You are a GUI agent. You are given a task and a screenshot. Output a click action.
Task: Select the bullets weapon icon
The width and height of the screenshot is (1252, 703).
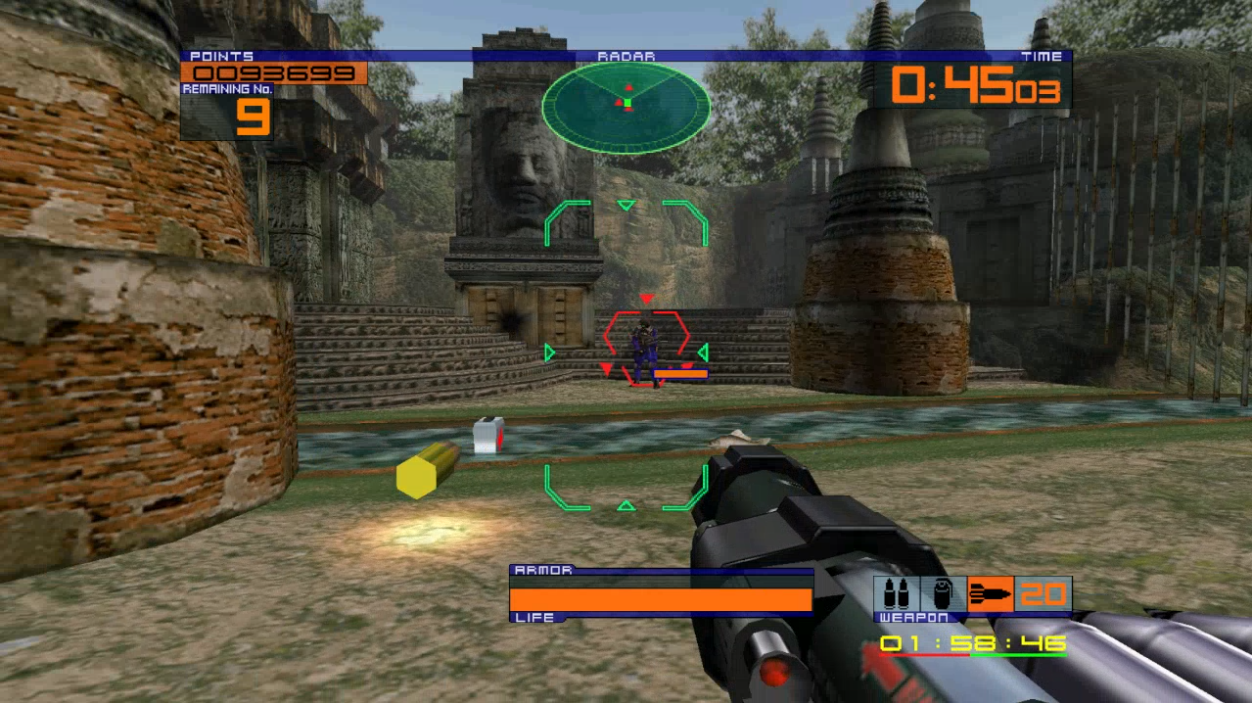896,594
